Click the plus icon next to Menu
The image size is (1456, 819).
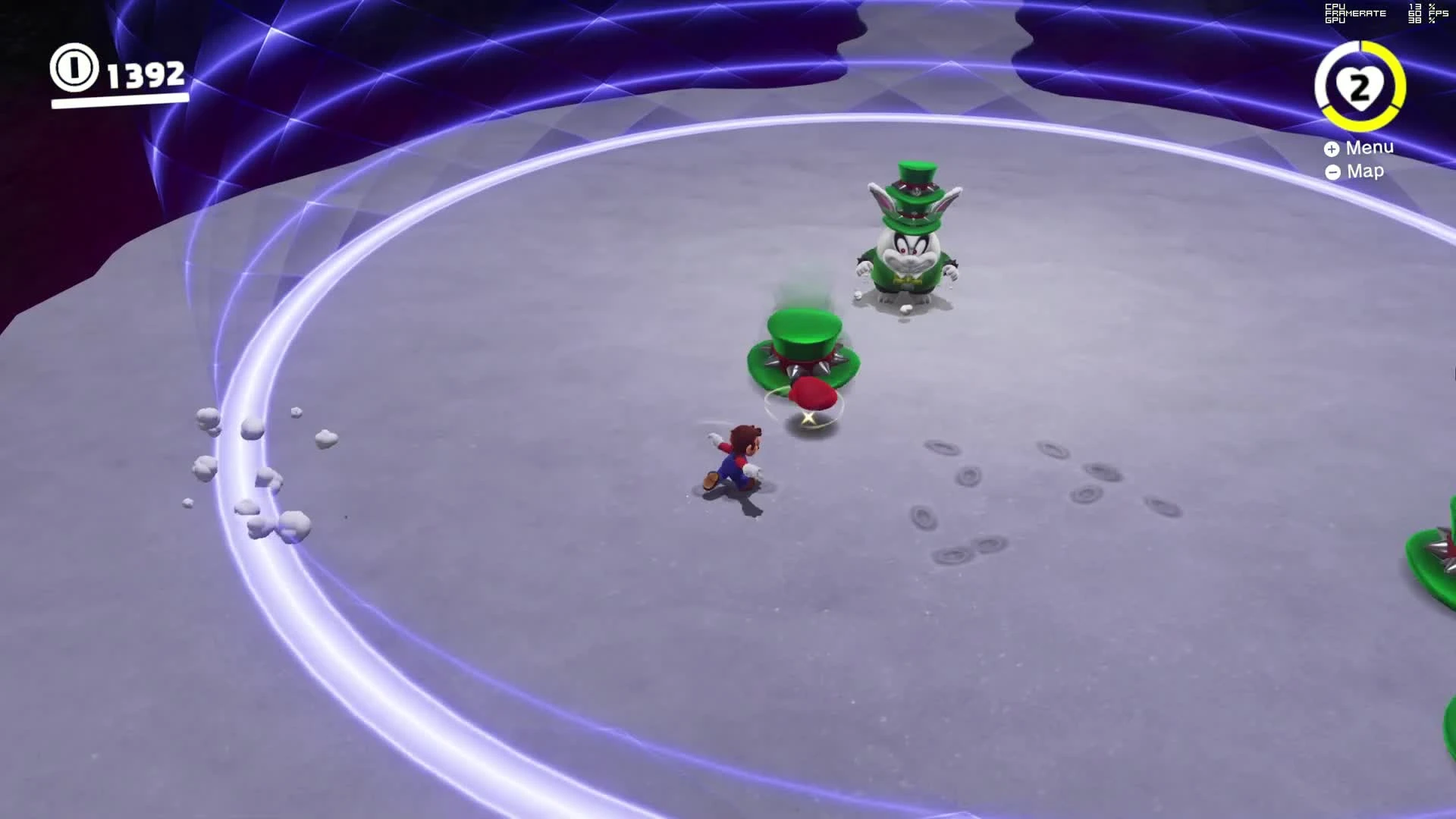1332,149
